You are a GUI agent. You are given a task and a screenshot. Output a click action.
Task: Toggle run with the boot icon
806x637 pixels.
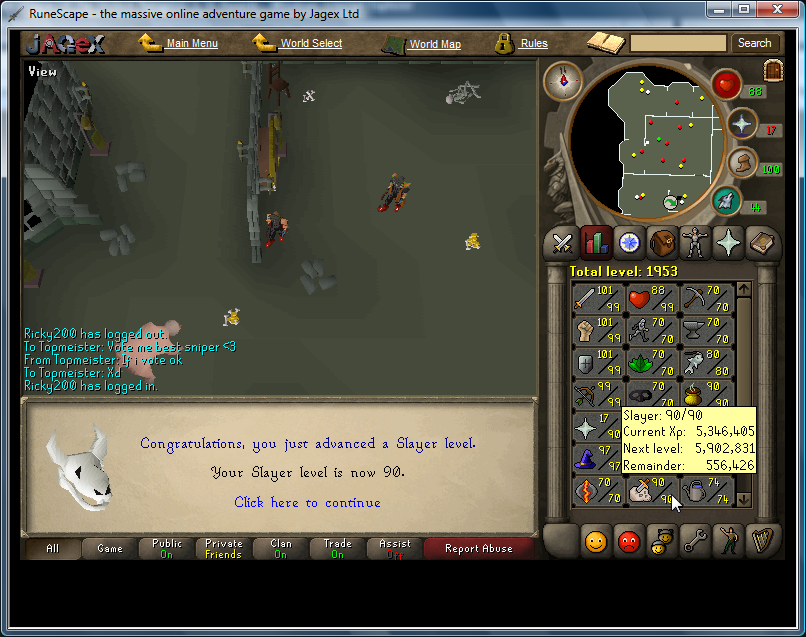[x=742, y=163]
